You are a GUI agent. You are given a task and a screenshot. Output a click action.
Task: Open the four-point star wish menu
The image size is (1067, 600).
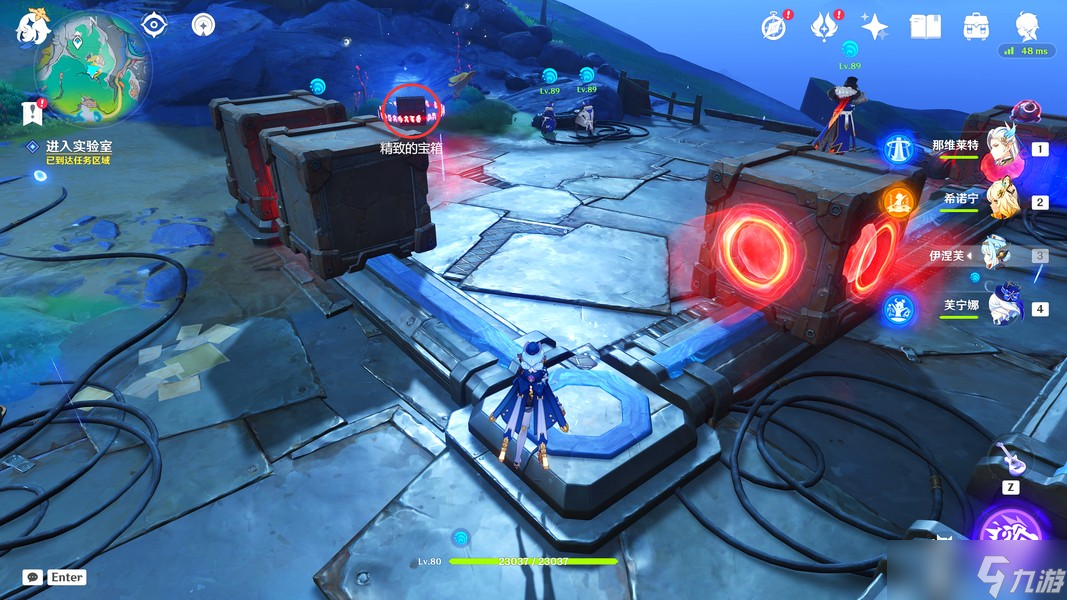pos(874,27)
